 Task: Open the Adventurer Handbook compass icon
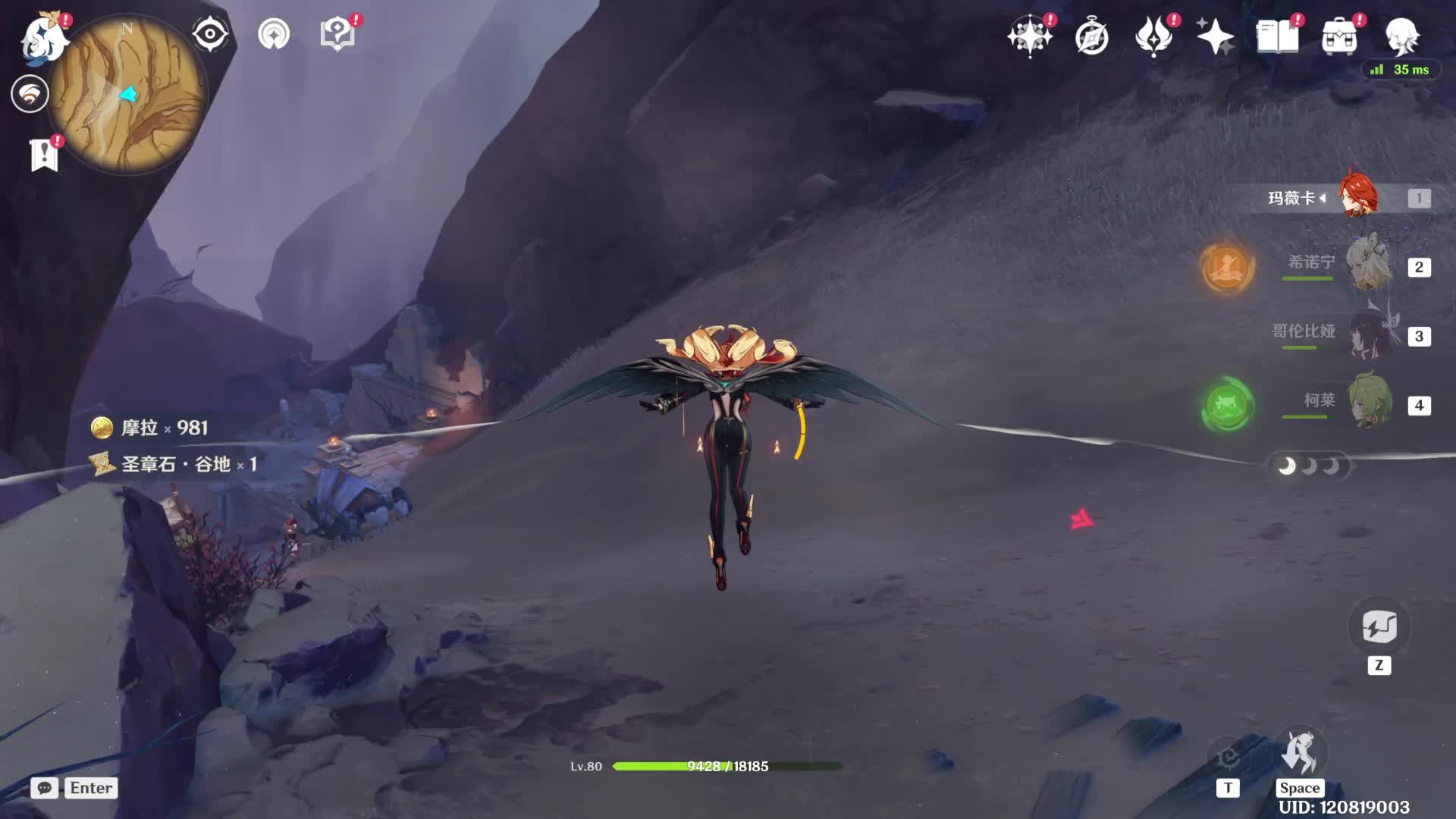pyautogui.click(x=1092, y=36)
